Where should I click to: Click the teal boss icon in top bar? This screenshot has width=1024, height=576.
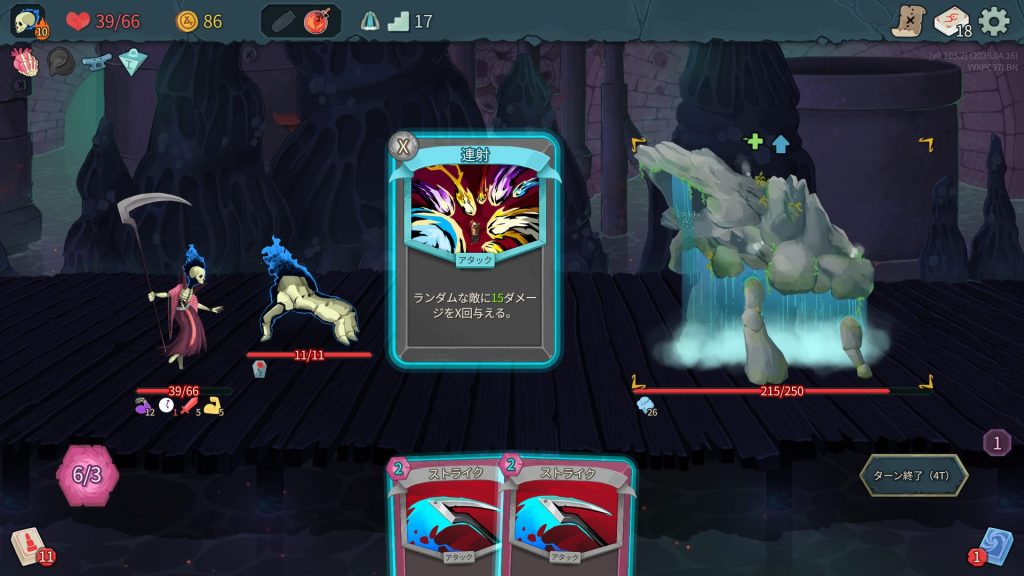(x=370, y=20)
